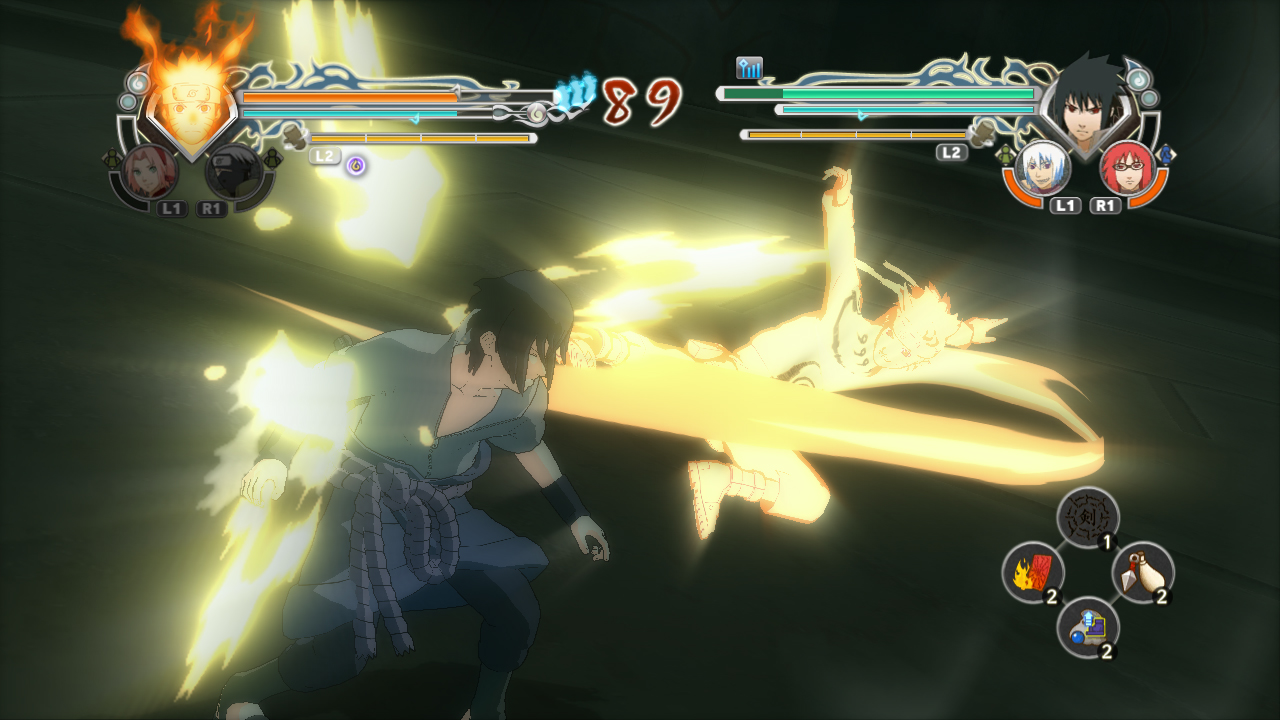Use the flaming explosive tag item
1280x720 pixels.
pos(1032,573)
